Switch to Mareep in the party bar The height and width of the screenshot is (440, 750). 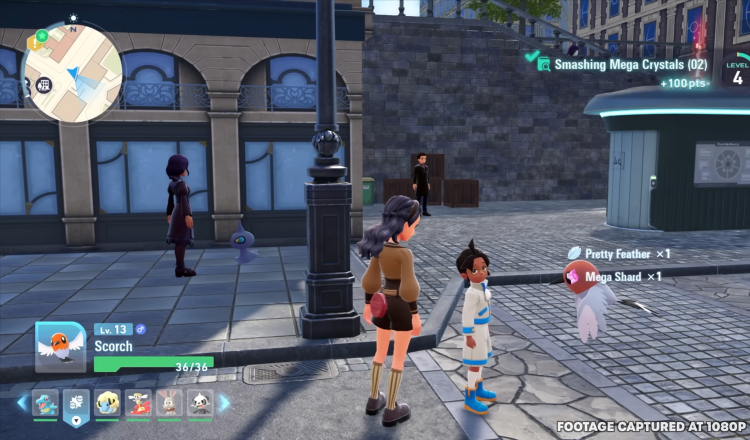pos(108,404)
